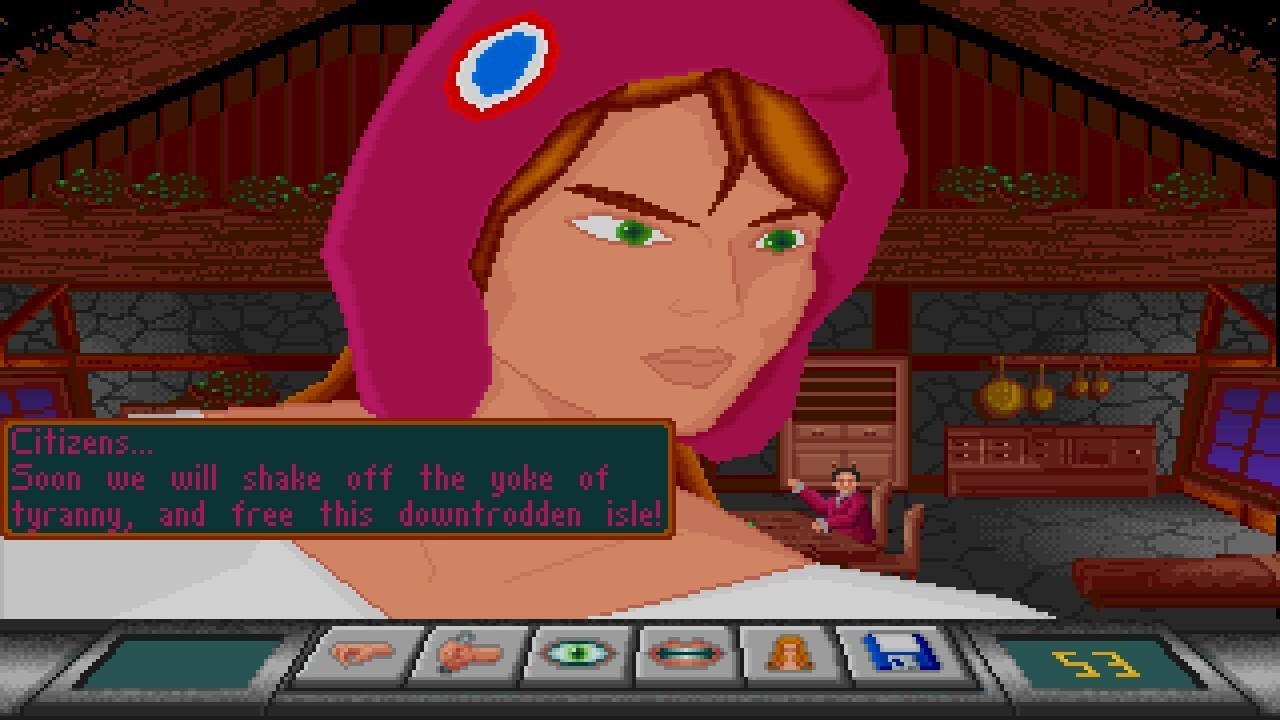Choose the hand holding key icon

(468, 656)
